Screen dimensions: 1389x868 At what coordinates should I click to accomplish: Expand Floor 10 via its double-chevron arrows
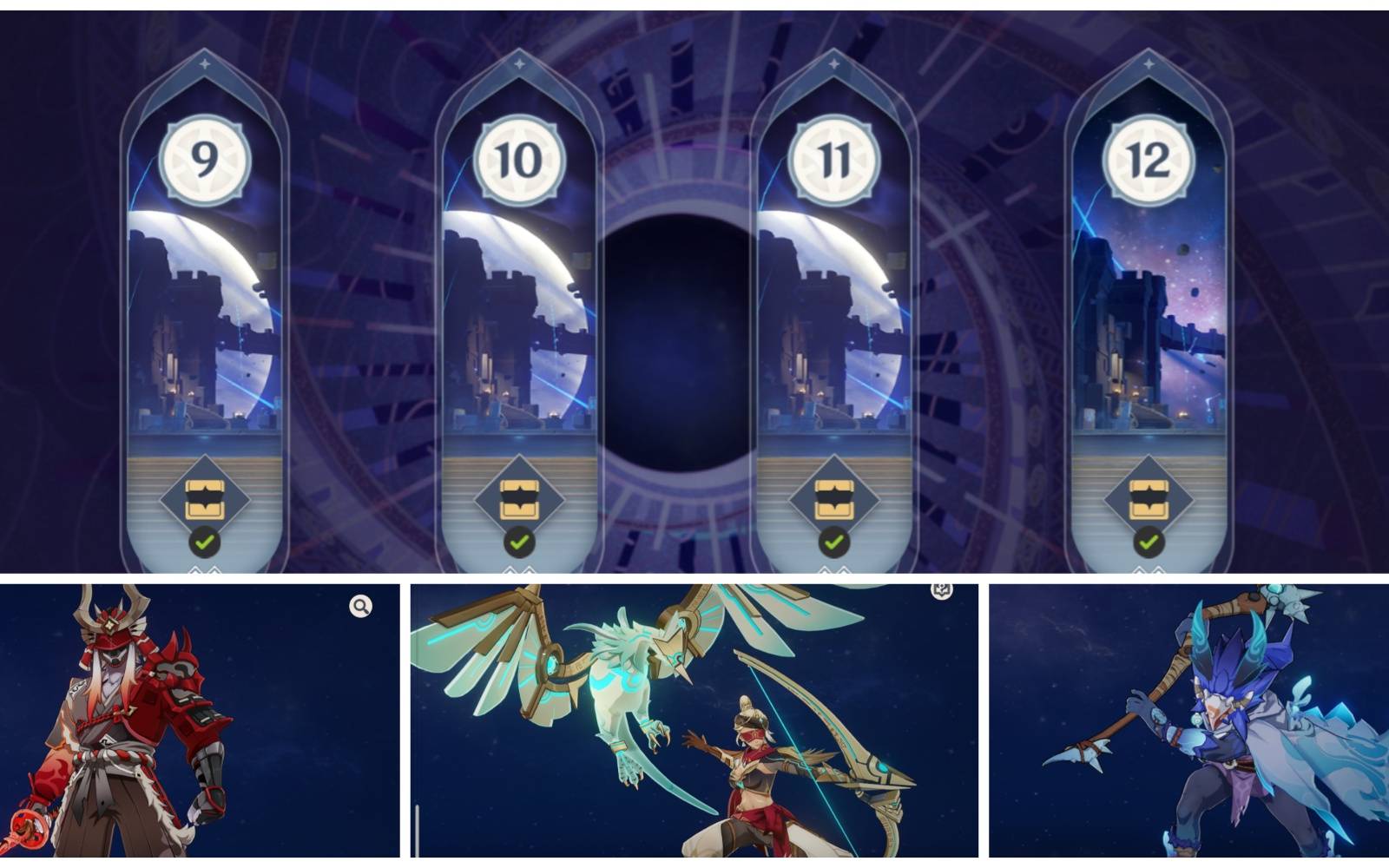tap(518, 569)
